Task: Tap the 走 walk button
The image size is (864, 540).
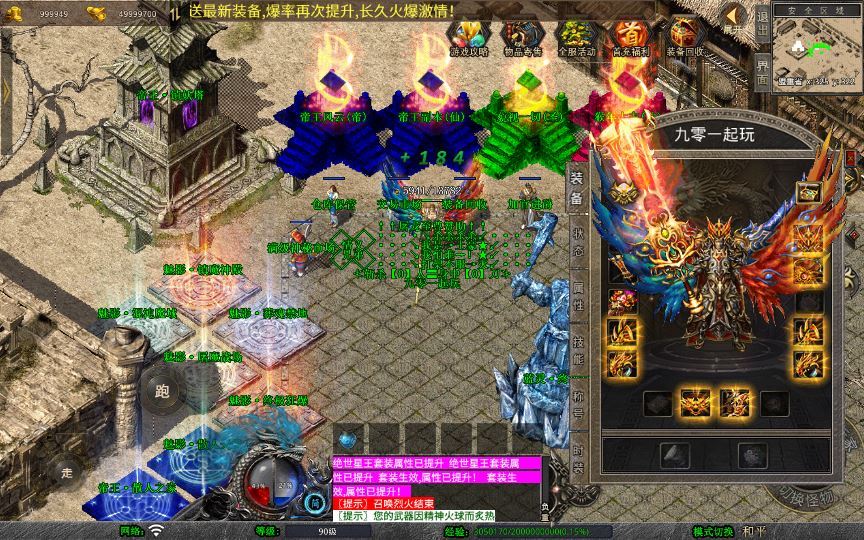Action: pyautogui.click(x=68, y=471)
